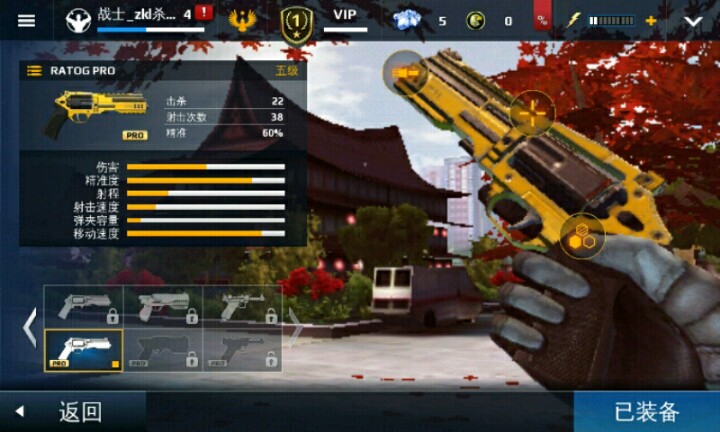Select the crosshair sight attachment icon
Image resolution: width=720 pixels, height=432 pixels.
pyautogui.click(x=532, y=109)
